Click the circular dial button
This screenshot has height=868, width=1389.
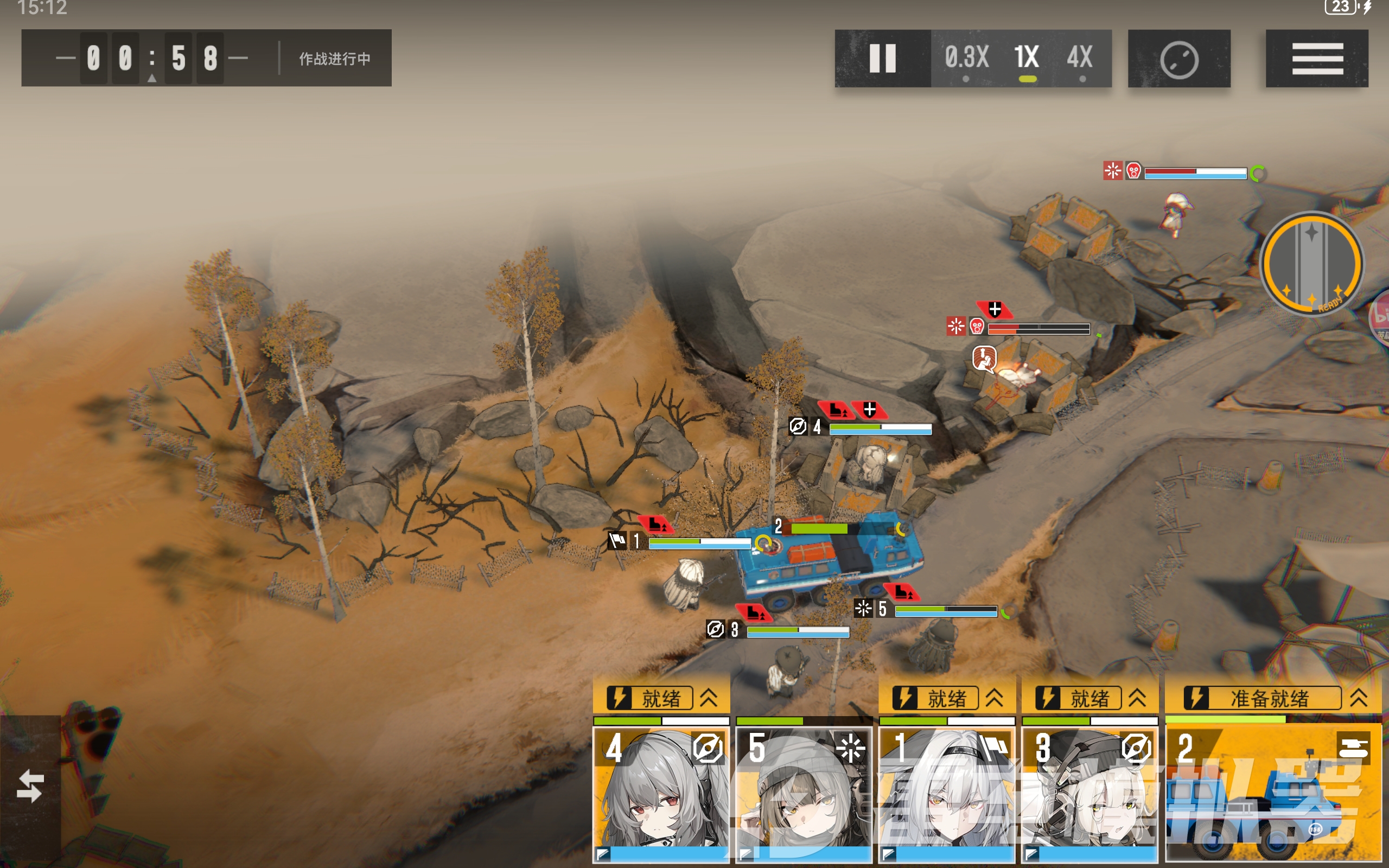pos(1179,59)
